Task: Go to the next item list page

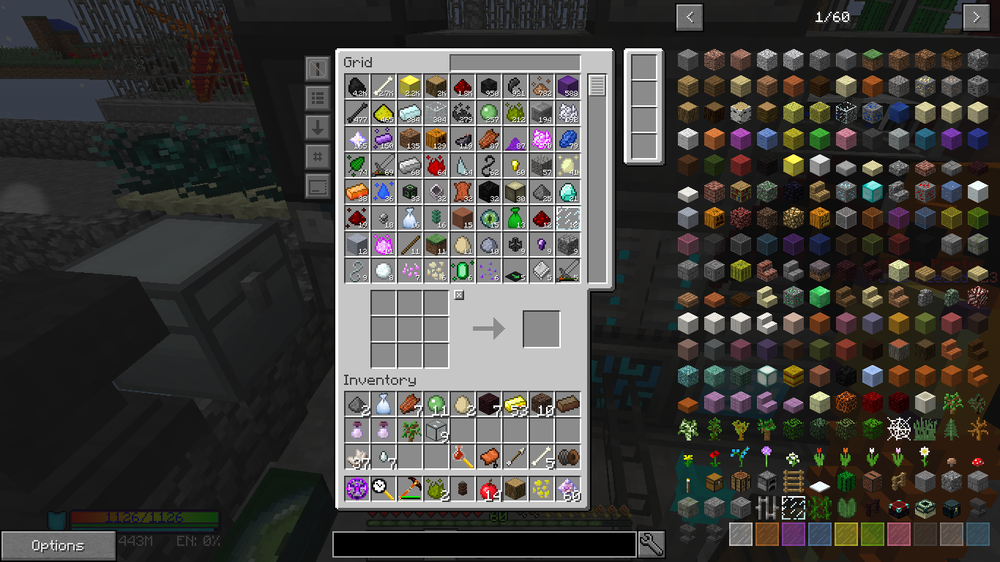Action: (976, 16)
